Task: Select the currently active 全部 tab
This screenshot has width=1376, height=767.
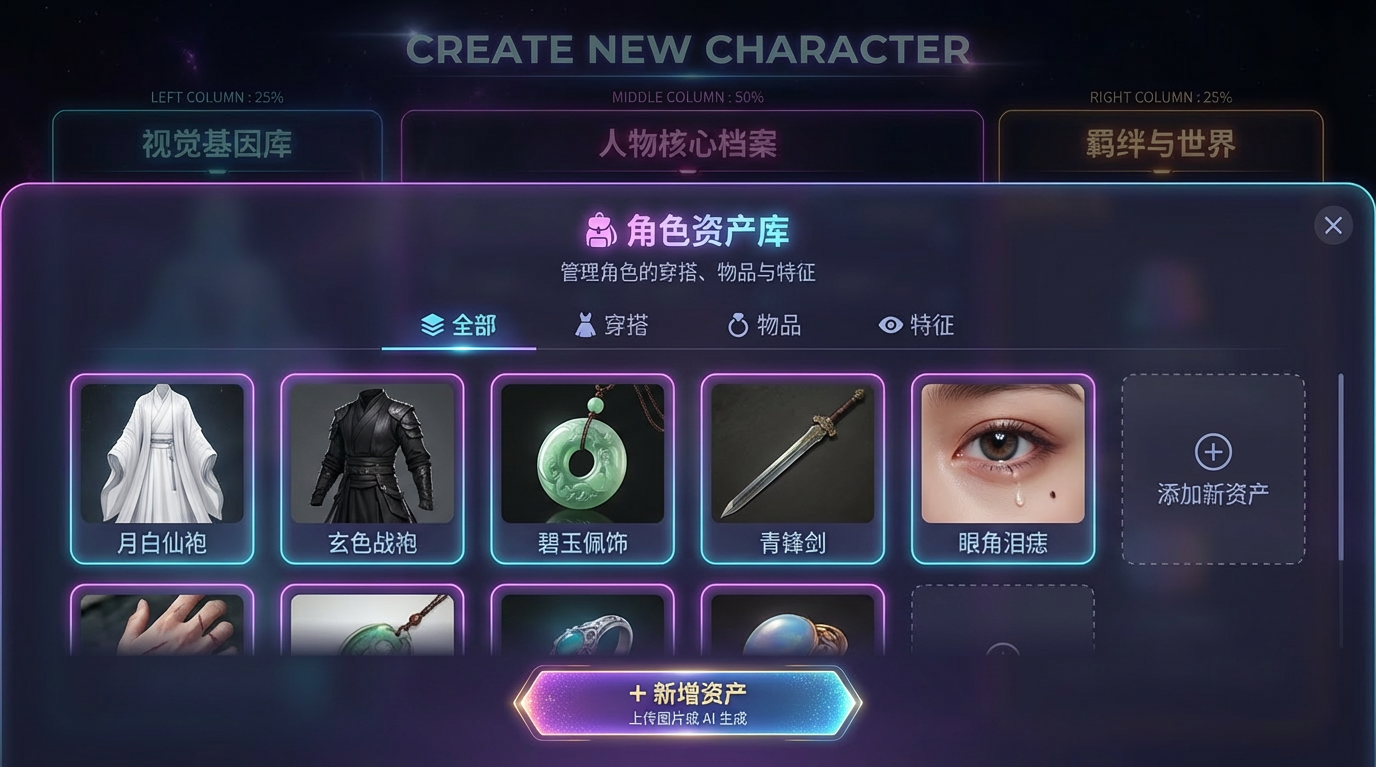Action: [460, 324]
